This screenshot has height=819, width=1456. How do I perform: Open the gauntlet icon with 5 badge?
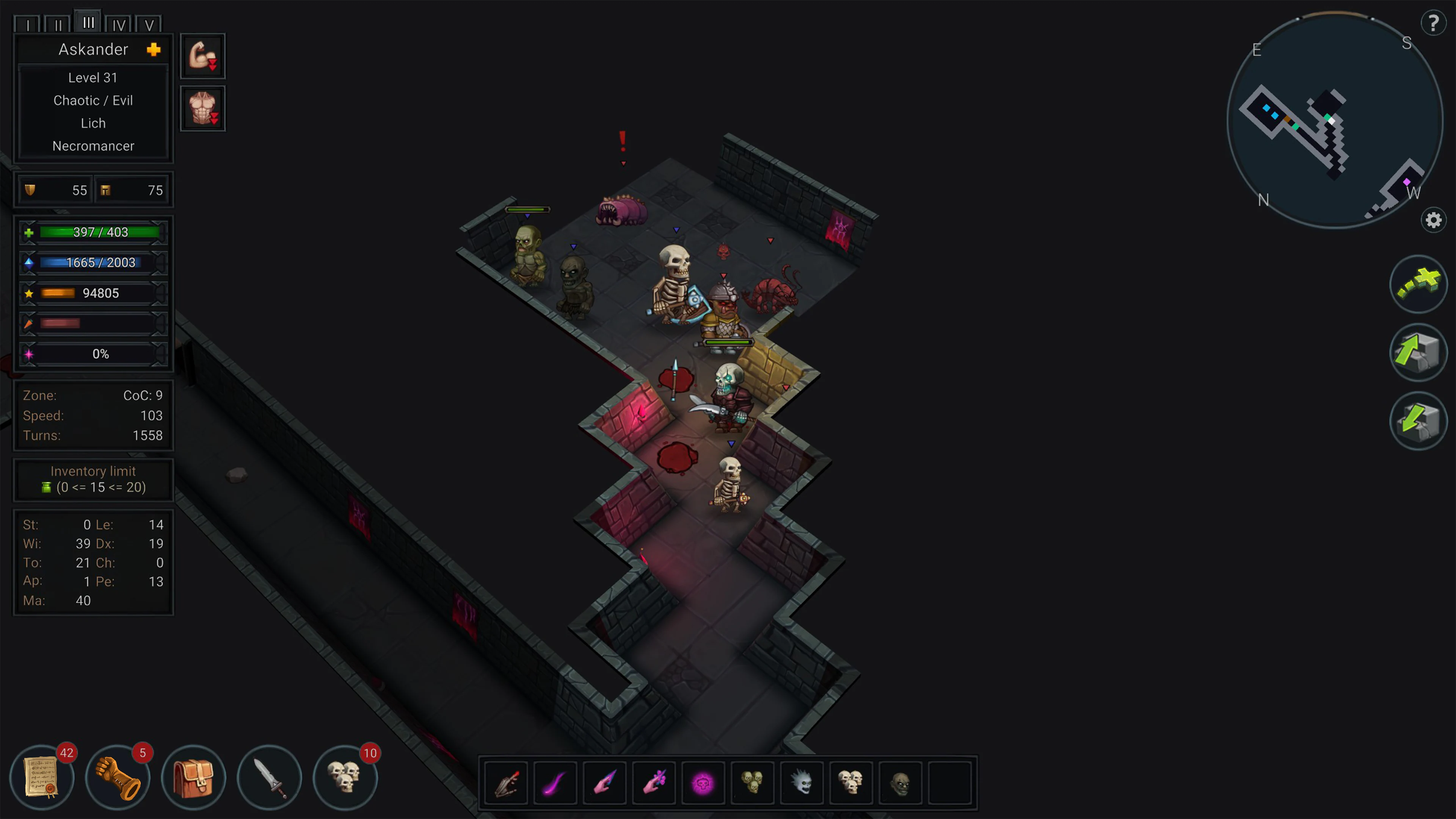click(118, 777)
